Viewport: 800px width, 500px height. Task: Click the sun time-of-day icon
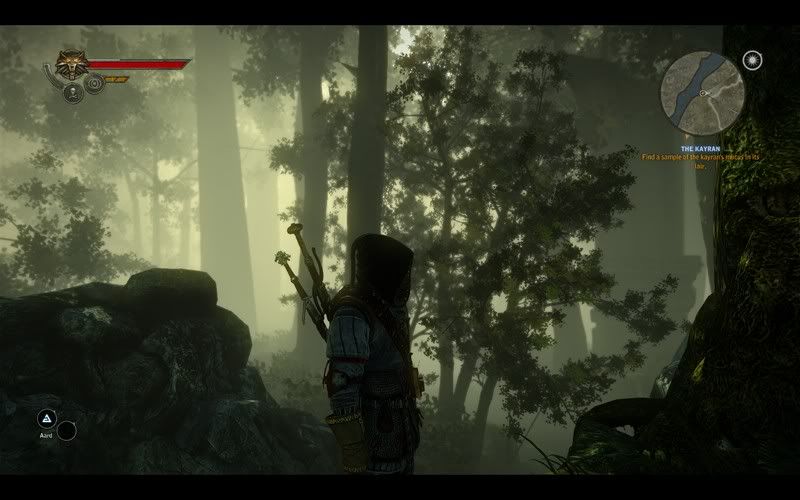pyautogui.click(x=752, y=61)
